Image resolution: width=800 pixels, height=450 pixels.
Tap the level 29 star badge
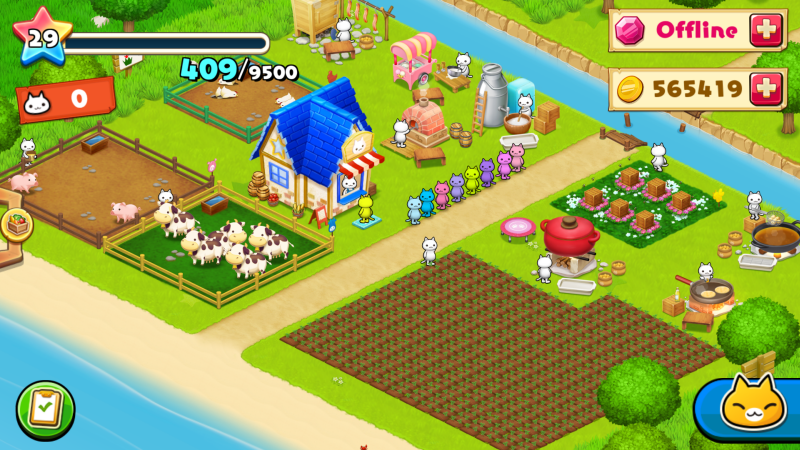[x=40, y=38]
